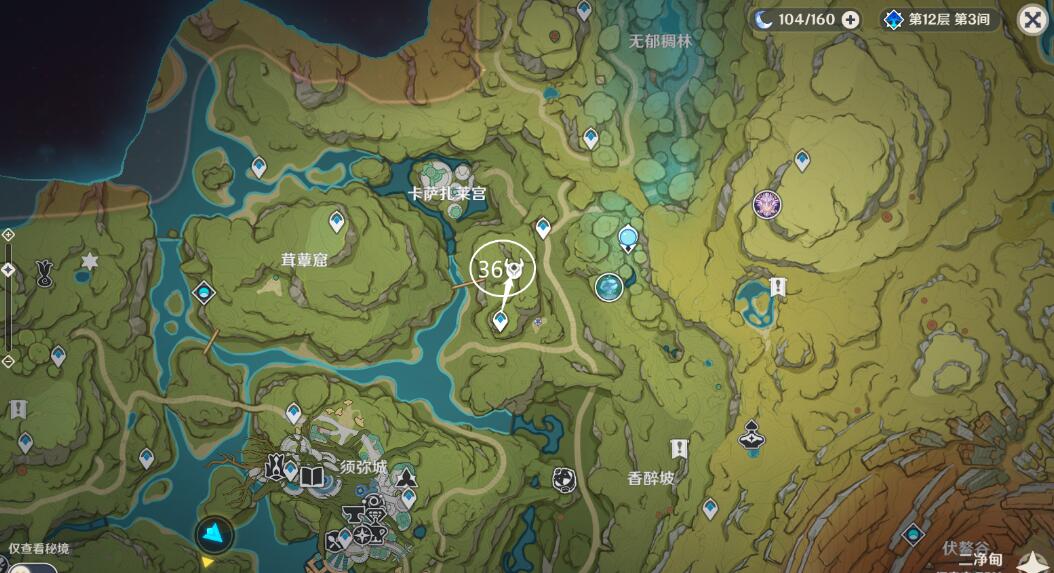
Task: Pick the teleport waypoint below 卡萨扎莱宫
Action: pos(543,228)
